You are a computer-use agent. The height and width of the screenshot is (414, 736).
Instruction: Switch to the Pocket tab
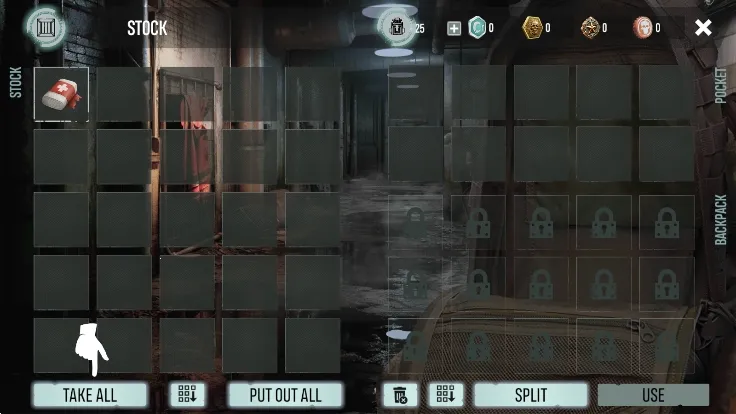(x=722, y=87)
